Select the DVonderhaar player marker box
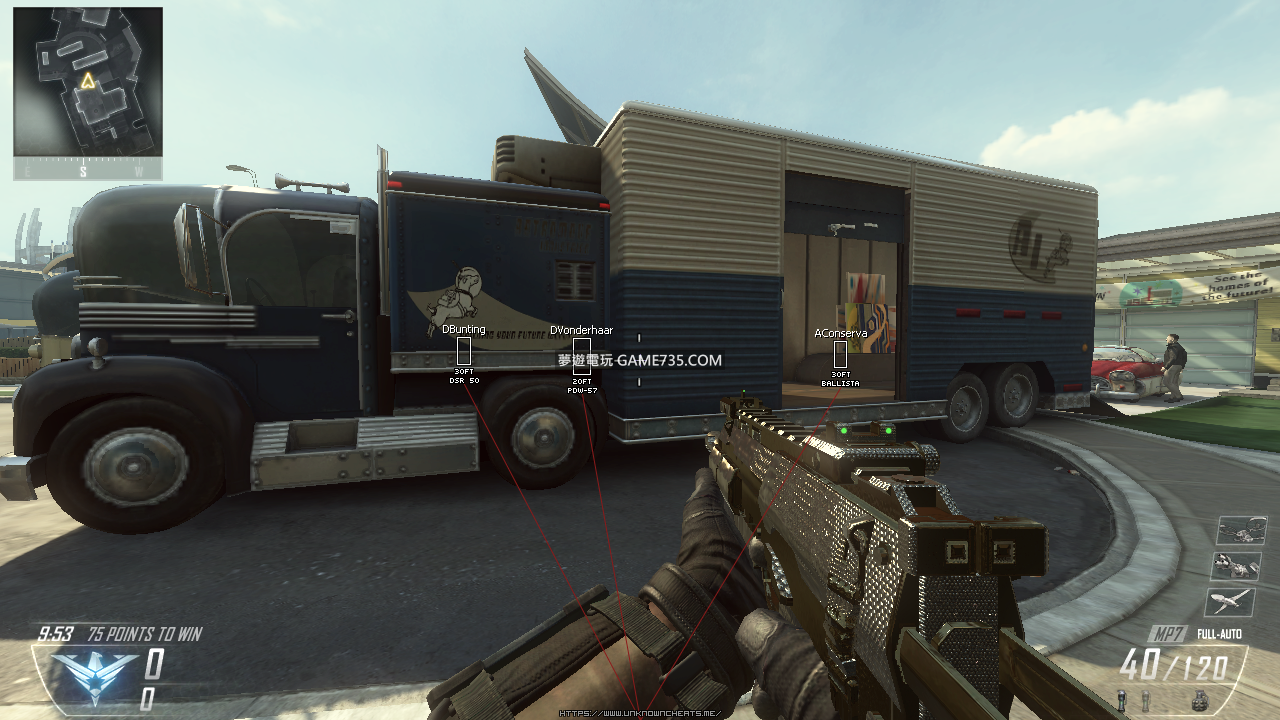This screenshot has width=1280, height=720. 581,357
